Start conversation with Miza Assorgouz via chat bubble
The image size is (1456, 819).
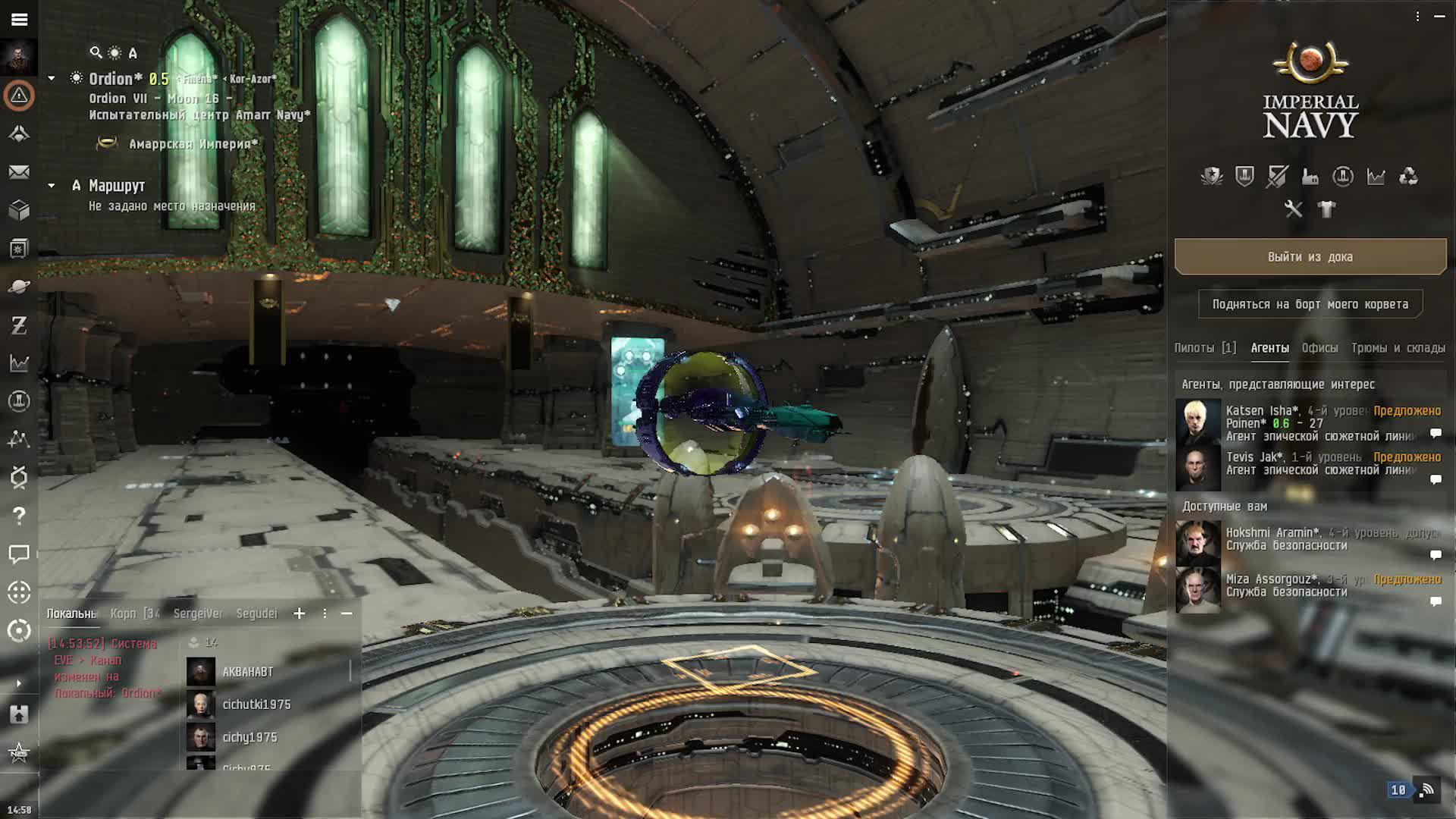click(1435, 601)
